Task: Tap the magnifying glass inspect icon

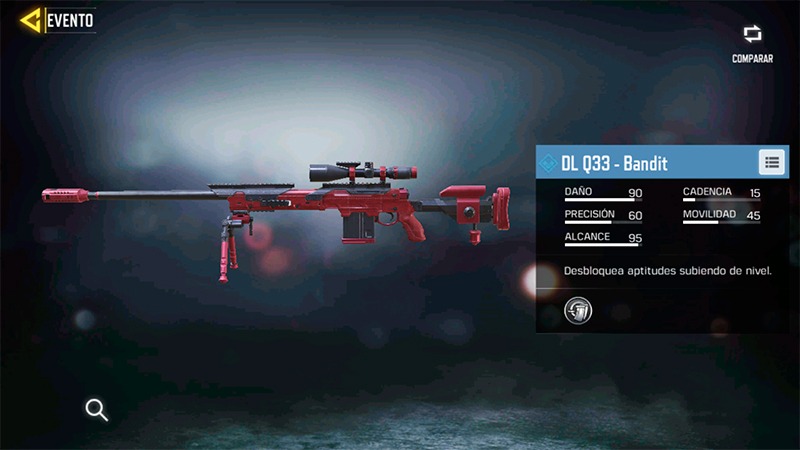Action: (97, 409)
